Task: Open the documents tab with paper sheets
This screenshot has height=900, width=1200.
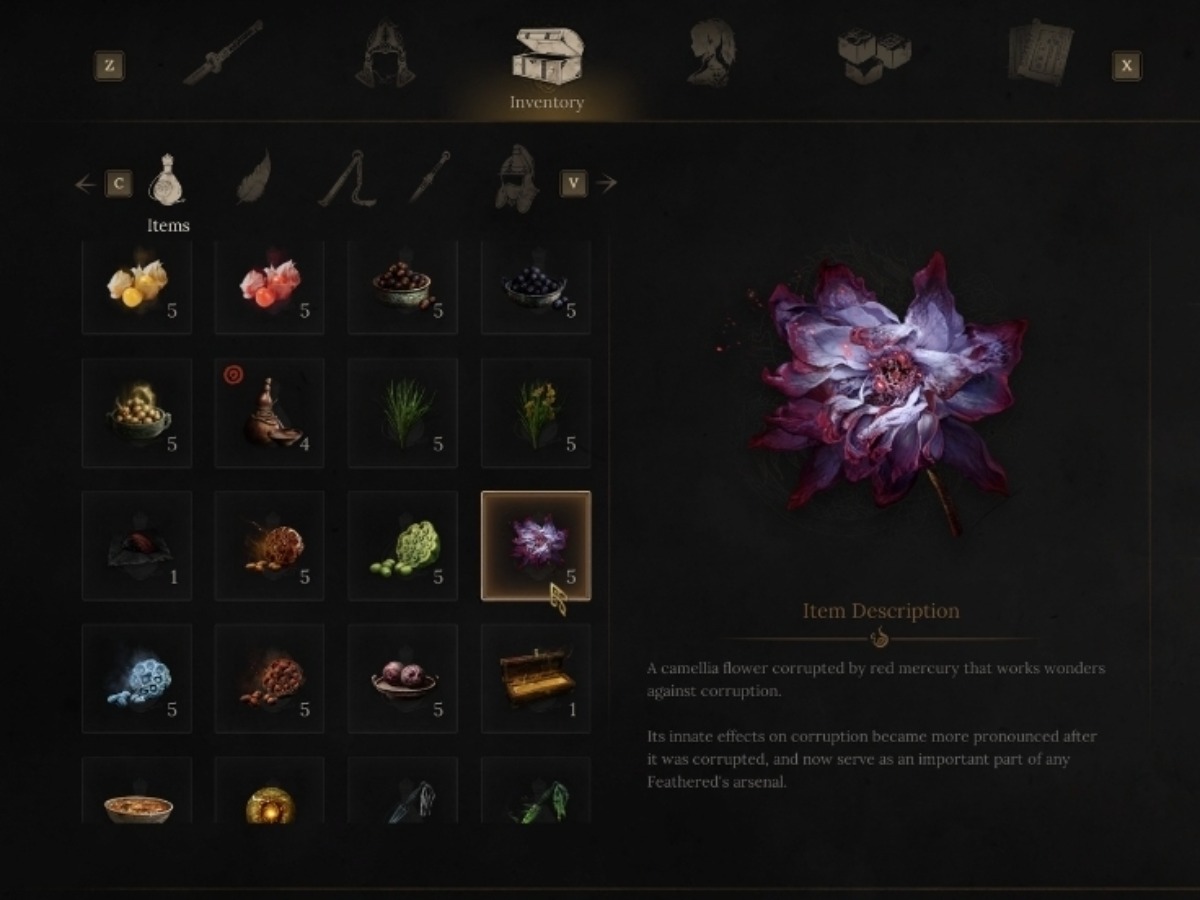Action: click(x=1040, y=54)
